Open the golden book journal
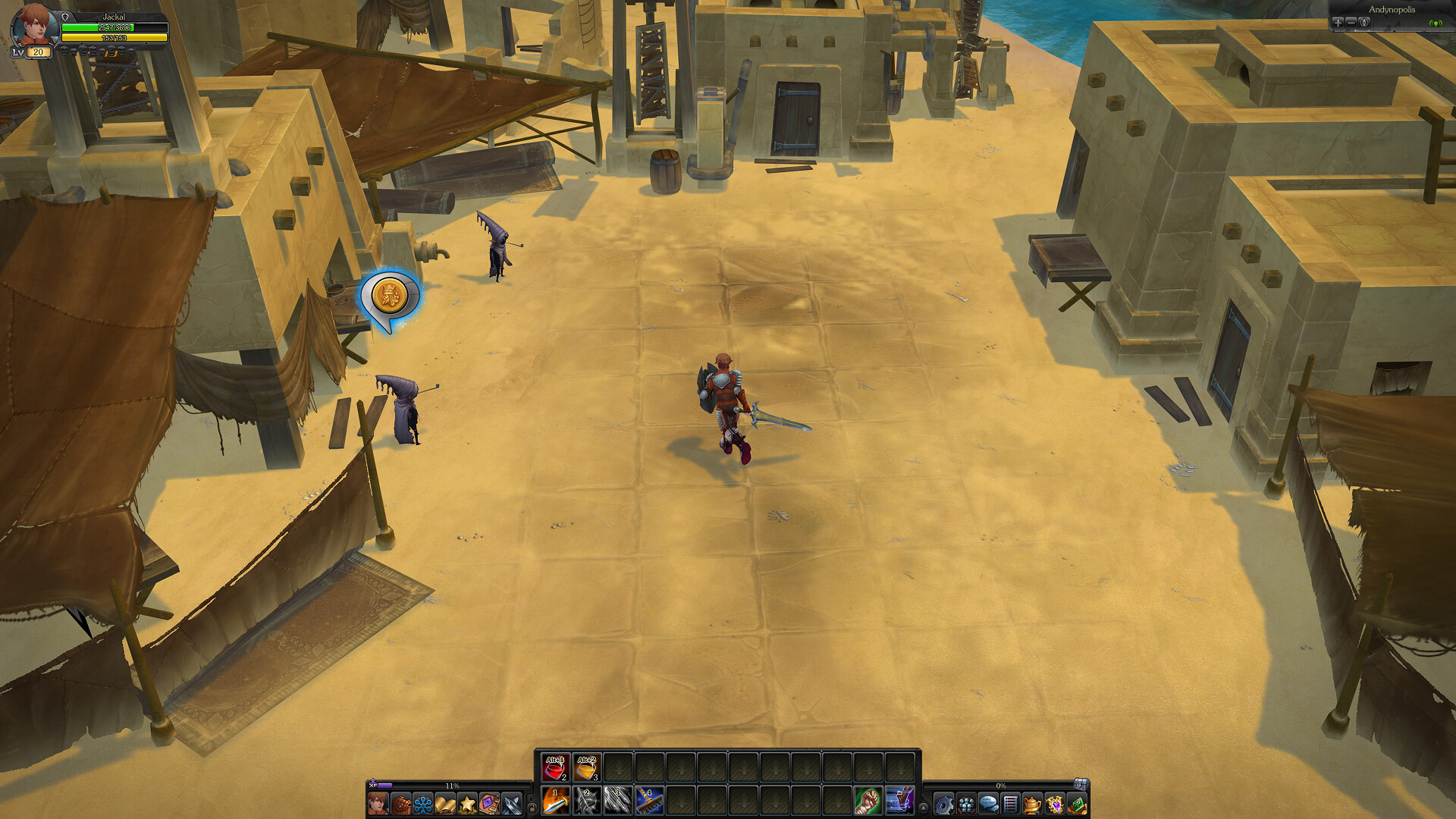1456x819 pixels. 445,803
